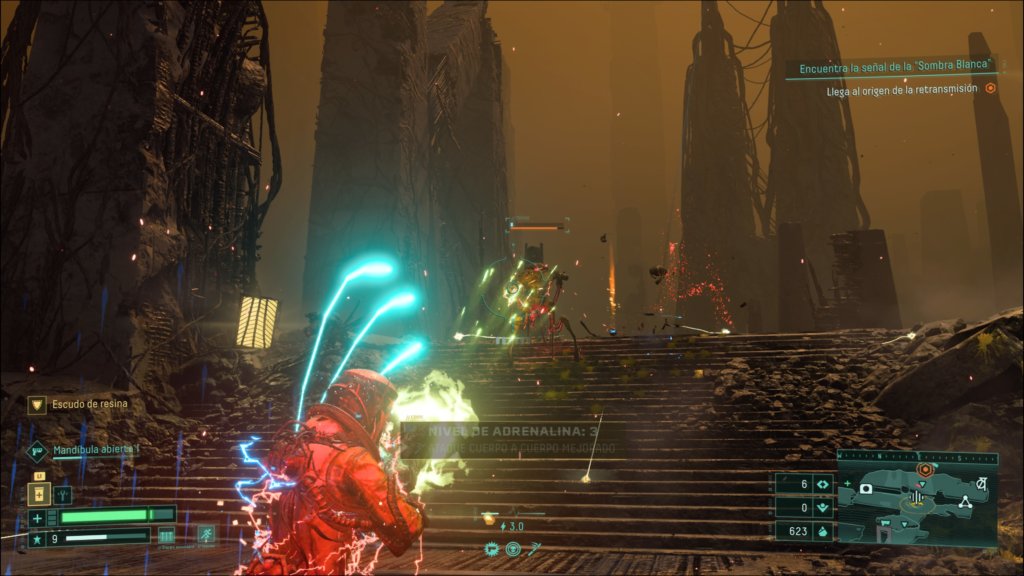Use the consumable item slot with the plus symbol

point(41,494)
